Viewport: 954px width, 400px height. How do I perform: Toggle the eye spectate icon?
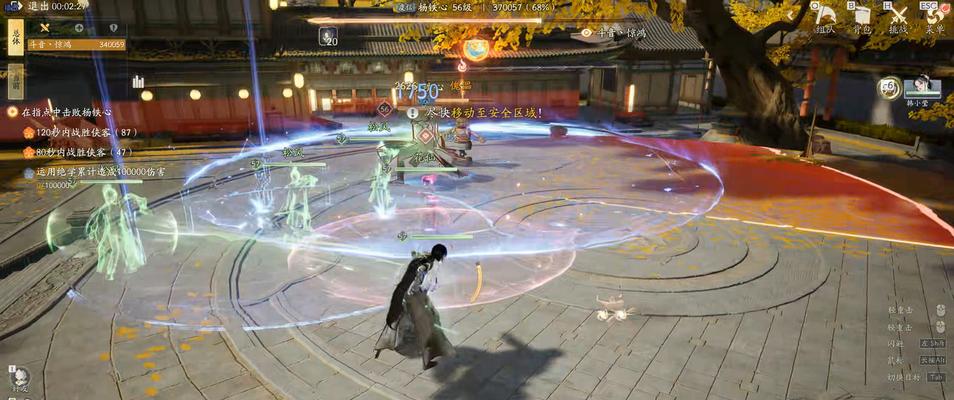(x=586, y=33)
